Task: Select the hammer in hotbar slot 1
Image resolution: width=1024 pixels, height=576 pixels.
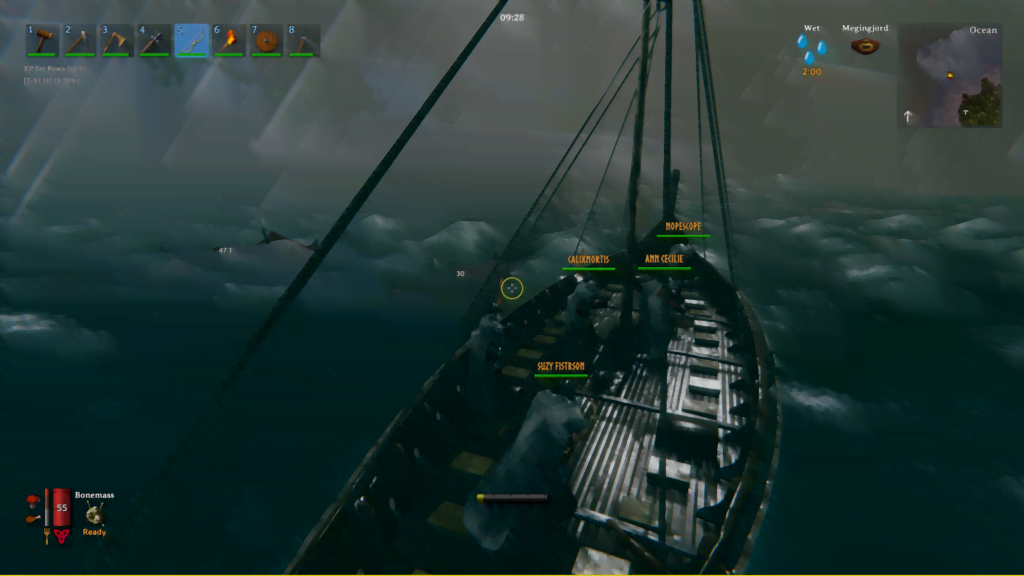Action: (43, 41)
